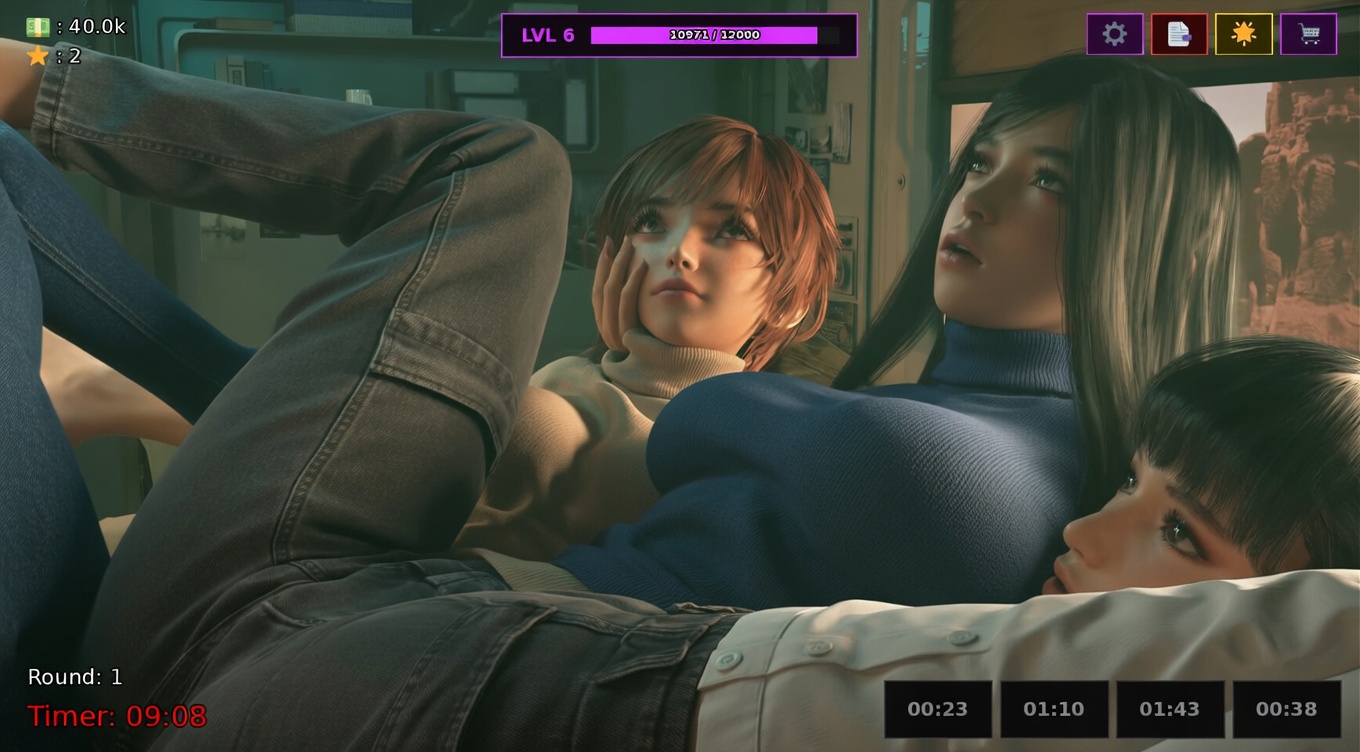The width and height of the screenshot is (1360, 752).
Task: Click the yellow sun icon button
Action: click(x=1244, y=34)
